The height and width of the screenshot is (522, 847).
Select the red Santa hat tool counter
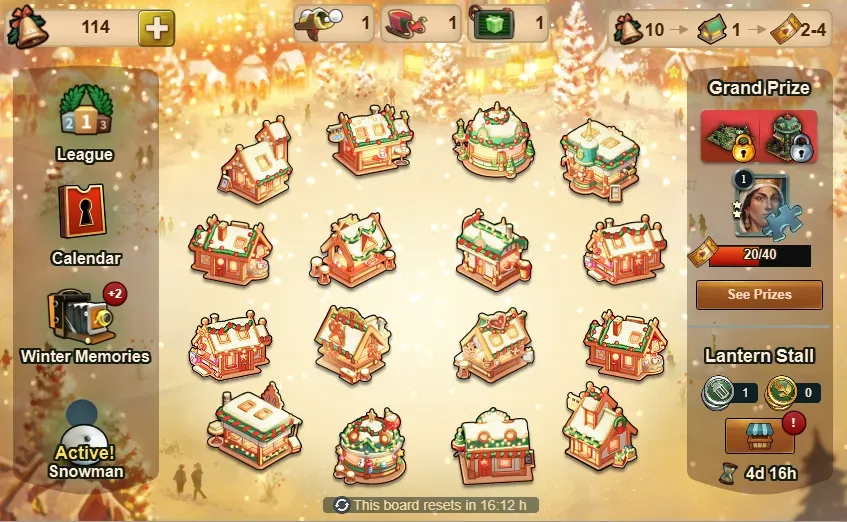pyautogui.click(x=421, y=23)
